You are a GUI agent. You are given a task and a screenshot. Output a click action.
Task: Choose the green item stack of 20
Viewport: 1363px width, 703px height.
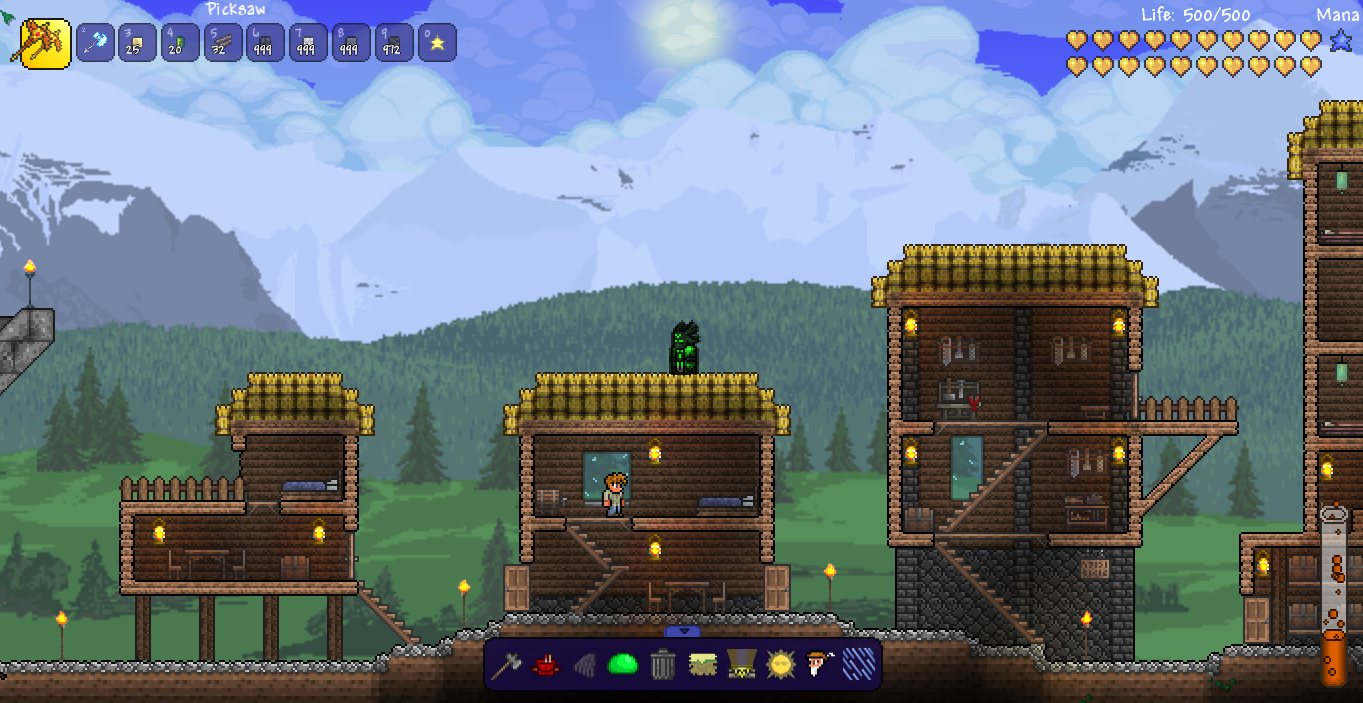tap(180, 43)
